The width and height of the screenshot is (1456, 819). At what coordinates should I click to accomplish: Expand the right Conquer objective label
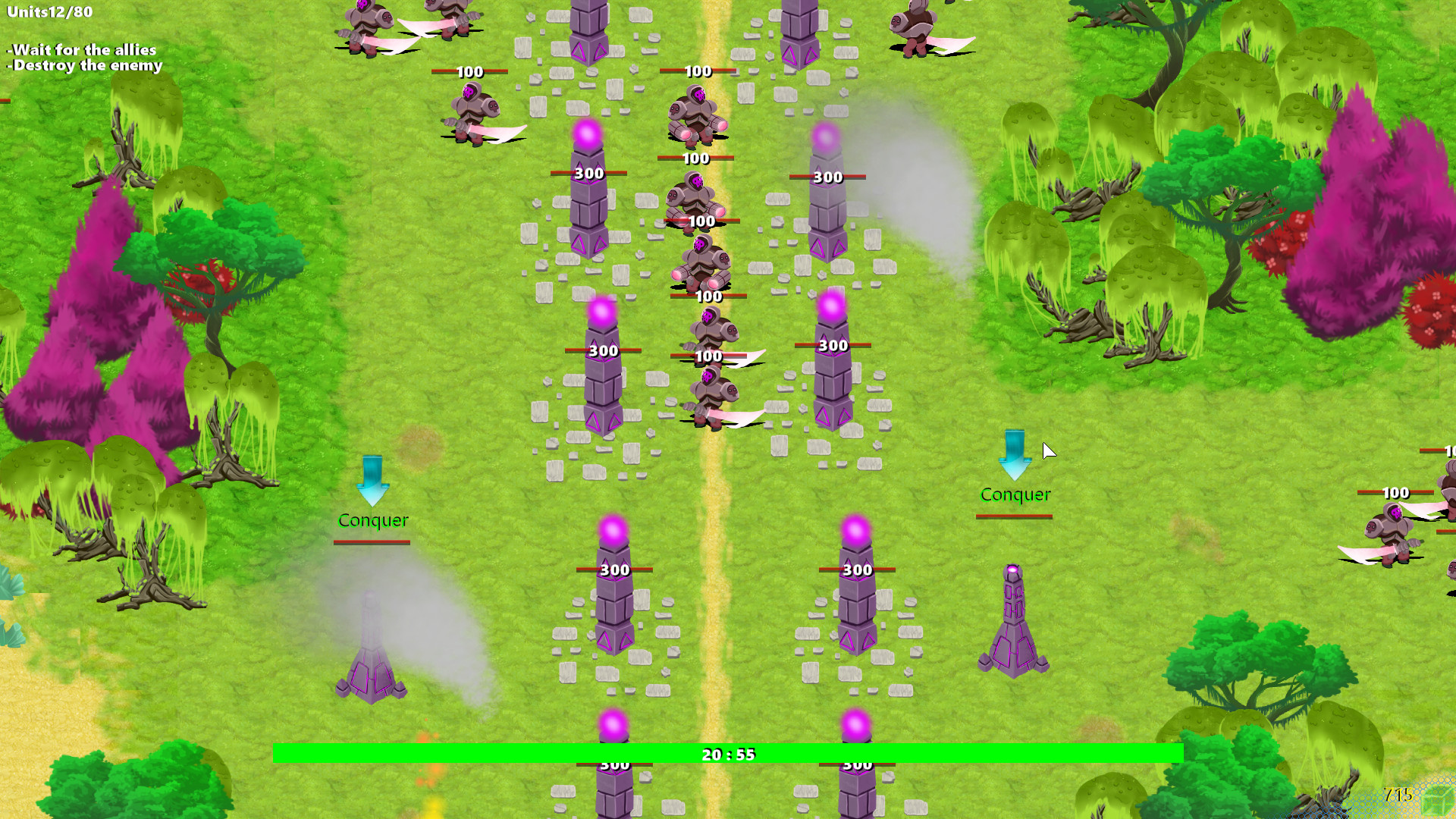1015,494
